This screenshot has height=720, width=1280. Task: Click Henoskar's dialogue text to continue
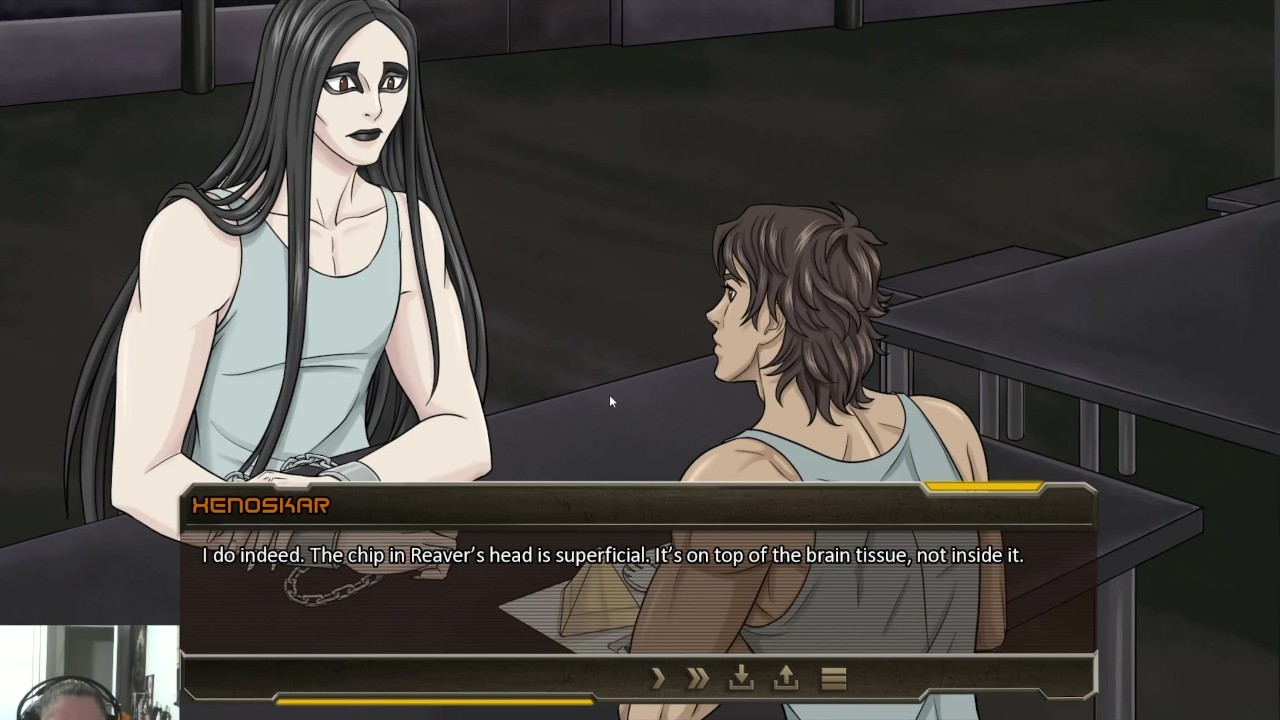(x=612, y=555)
